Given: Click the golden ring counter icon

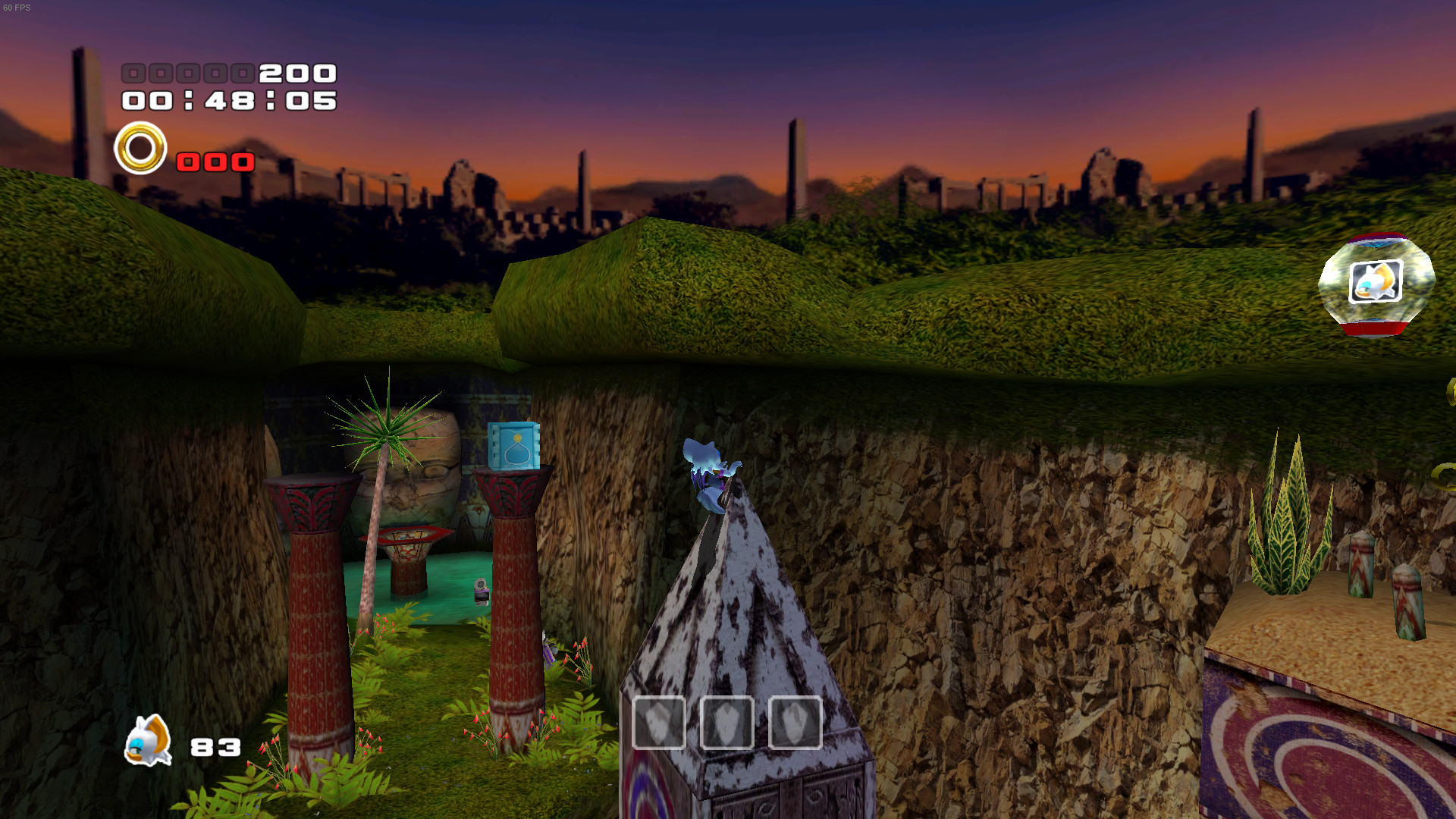Looking at the screenshot, I should point(140,146).
